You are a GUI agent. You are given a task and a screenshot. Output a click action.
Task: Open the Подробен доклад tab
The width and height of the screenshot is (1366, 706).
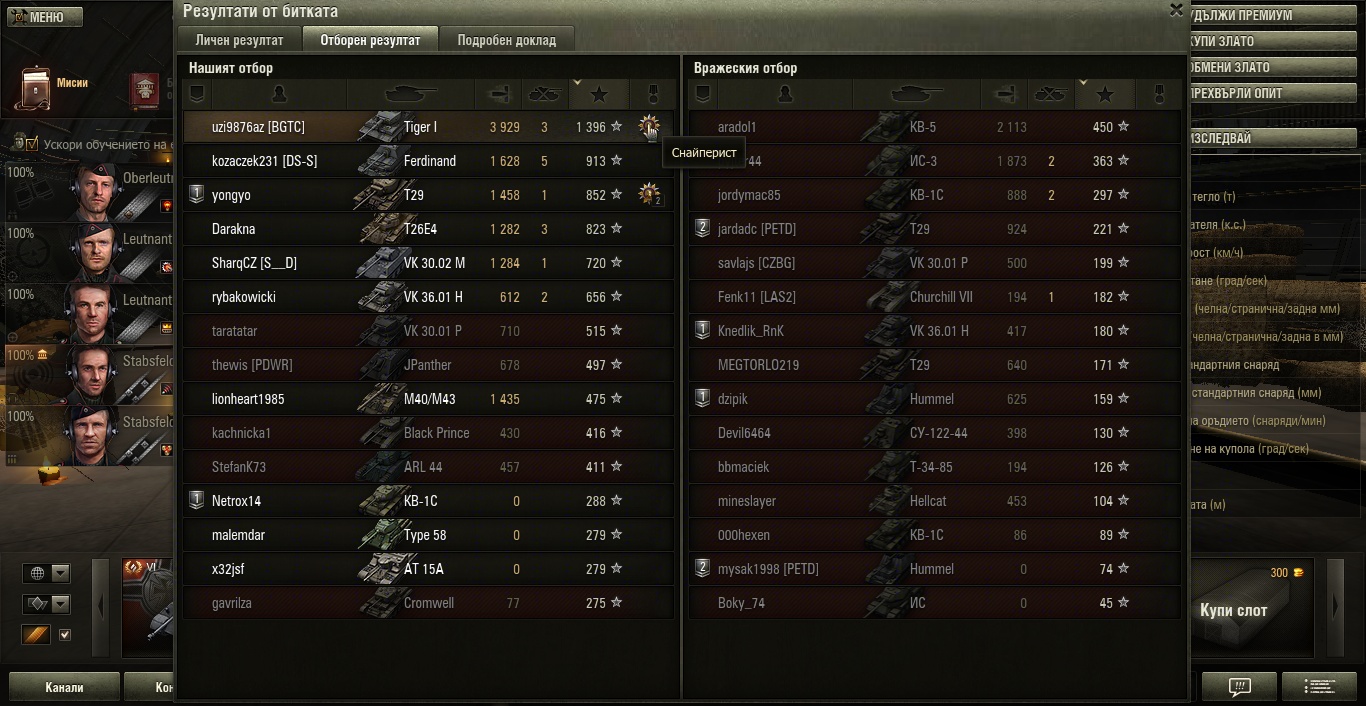point(507,40)
